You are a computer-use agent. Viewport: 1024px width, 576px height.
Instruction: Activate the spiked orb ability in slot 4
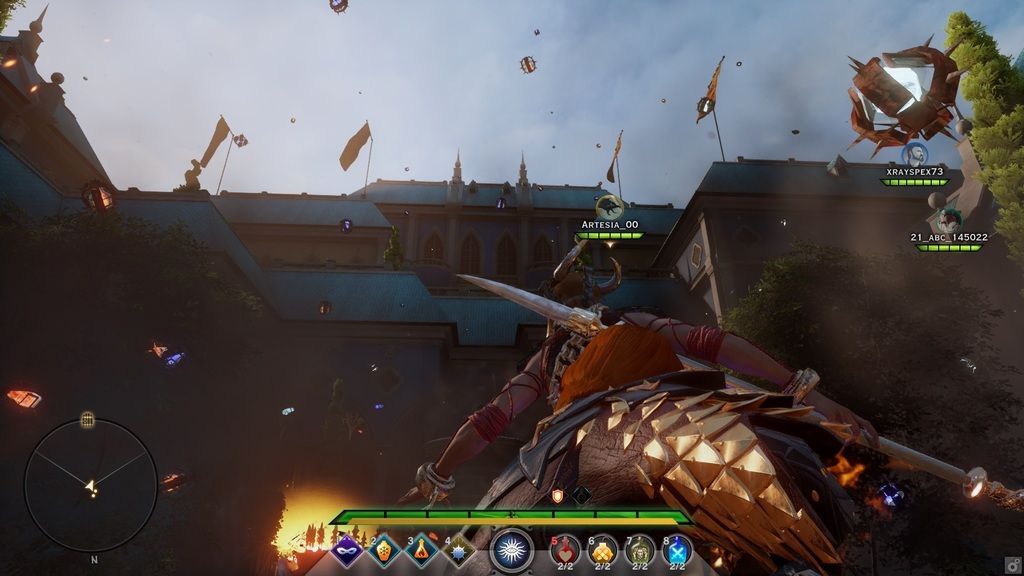[x=459, y=550]
